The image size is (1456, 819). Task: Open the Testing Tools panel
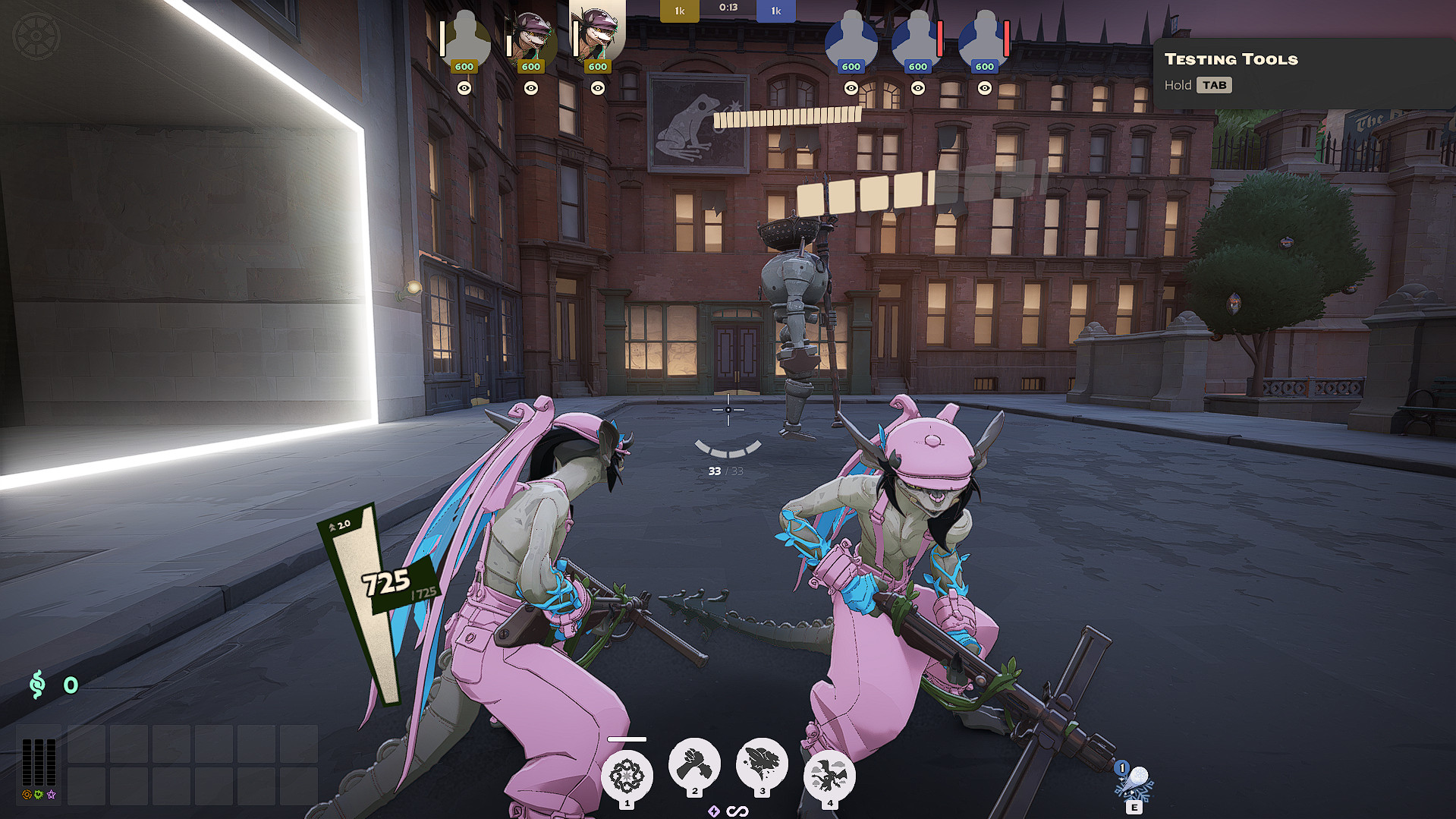(x=1231, y=59)
